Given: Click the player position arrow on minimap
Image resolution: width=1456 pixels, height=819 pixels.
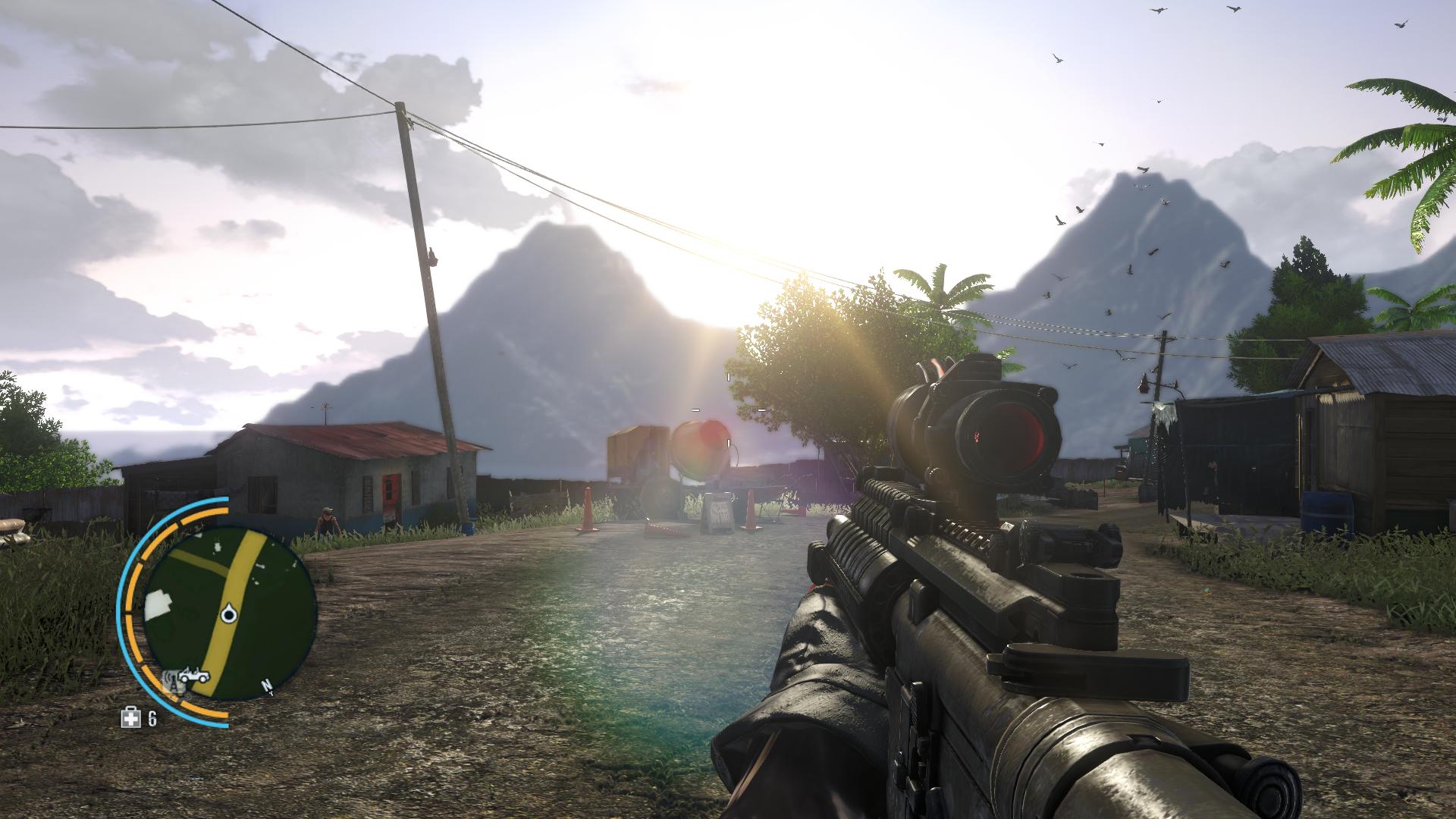Looking at the screenshot, I should pyautogui.click(x=227, y=613).
